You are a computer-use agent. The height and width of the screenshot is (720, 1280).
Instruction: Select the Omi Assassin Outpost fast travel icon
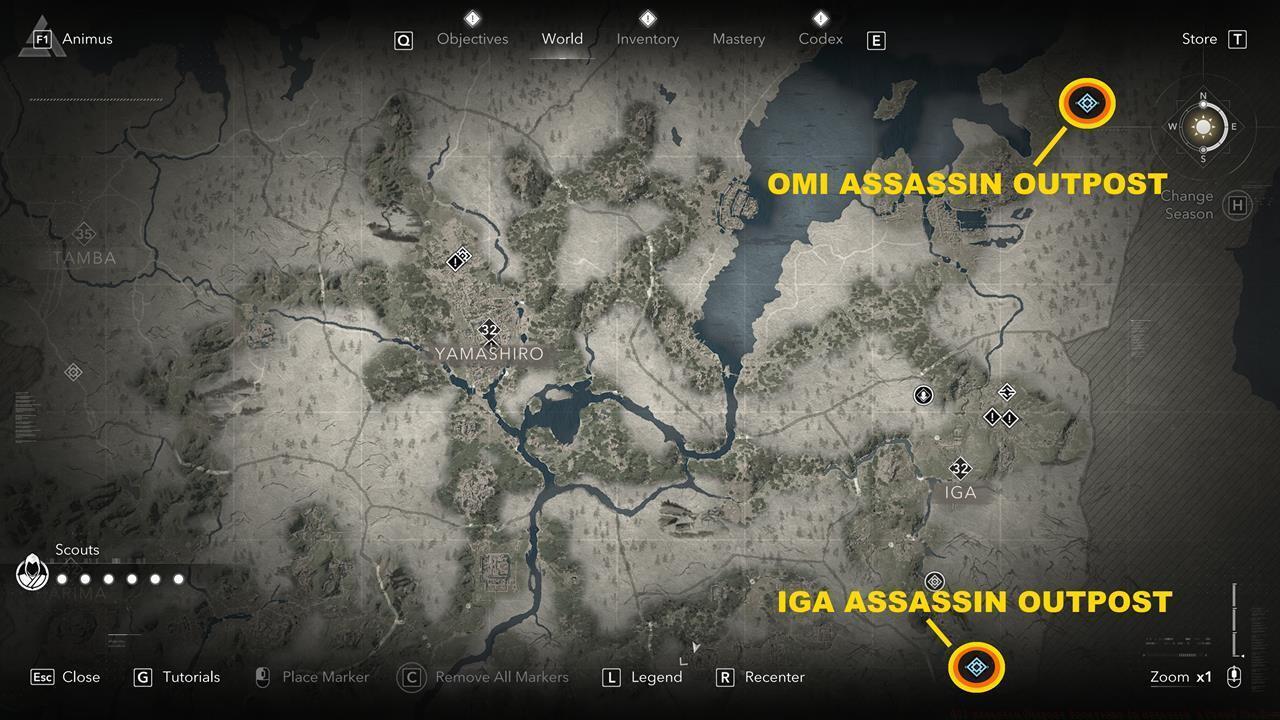(1086, 101)
